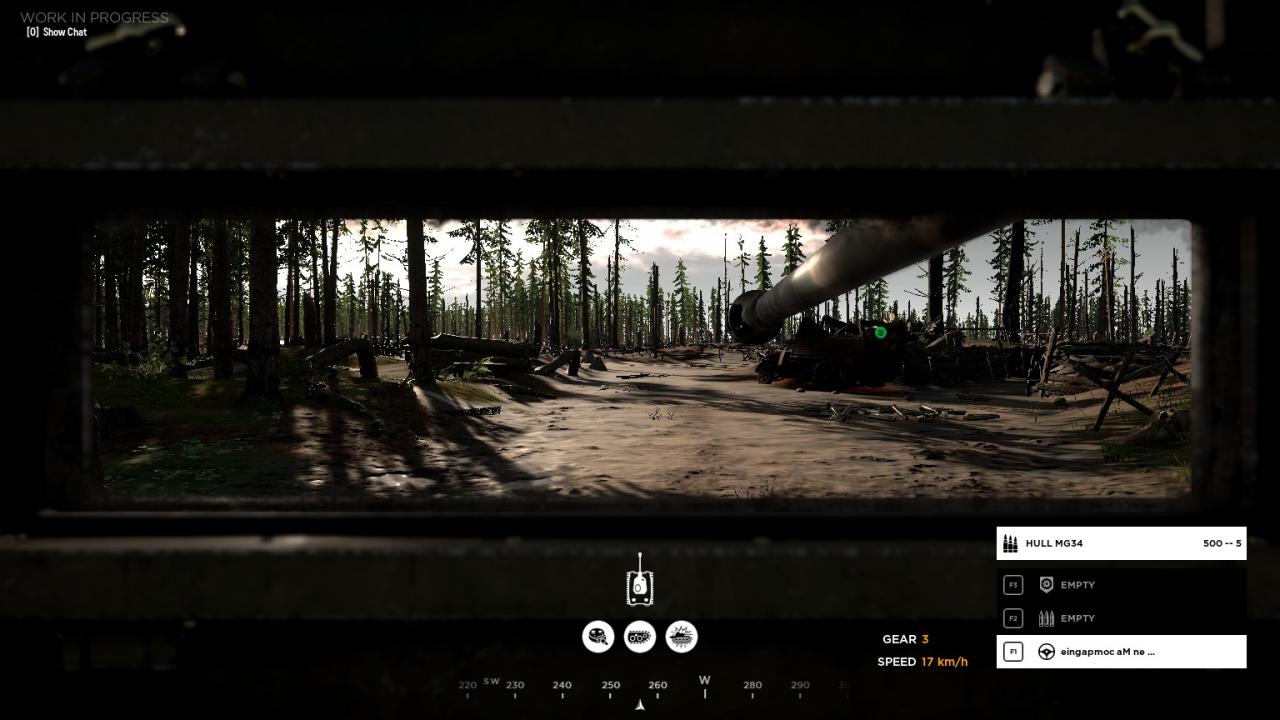Show the chat panel
The width and height of the screenshot is (1280, 720).
point(57,32)
